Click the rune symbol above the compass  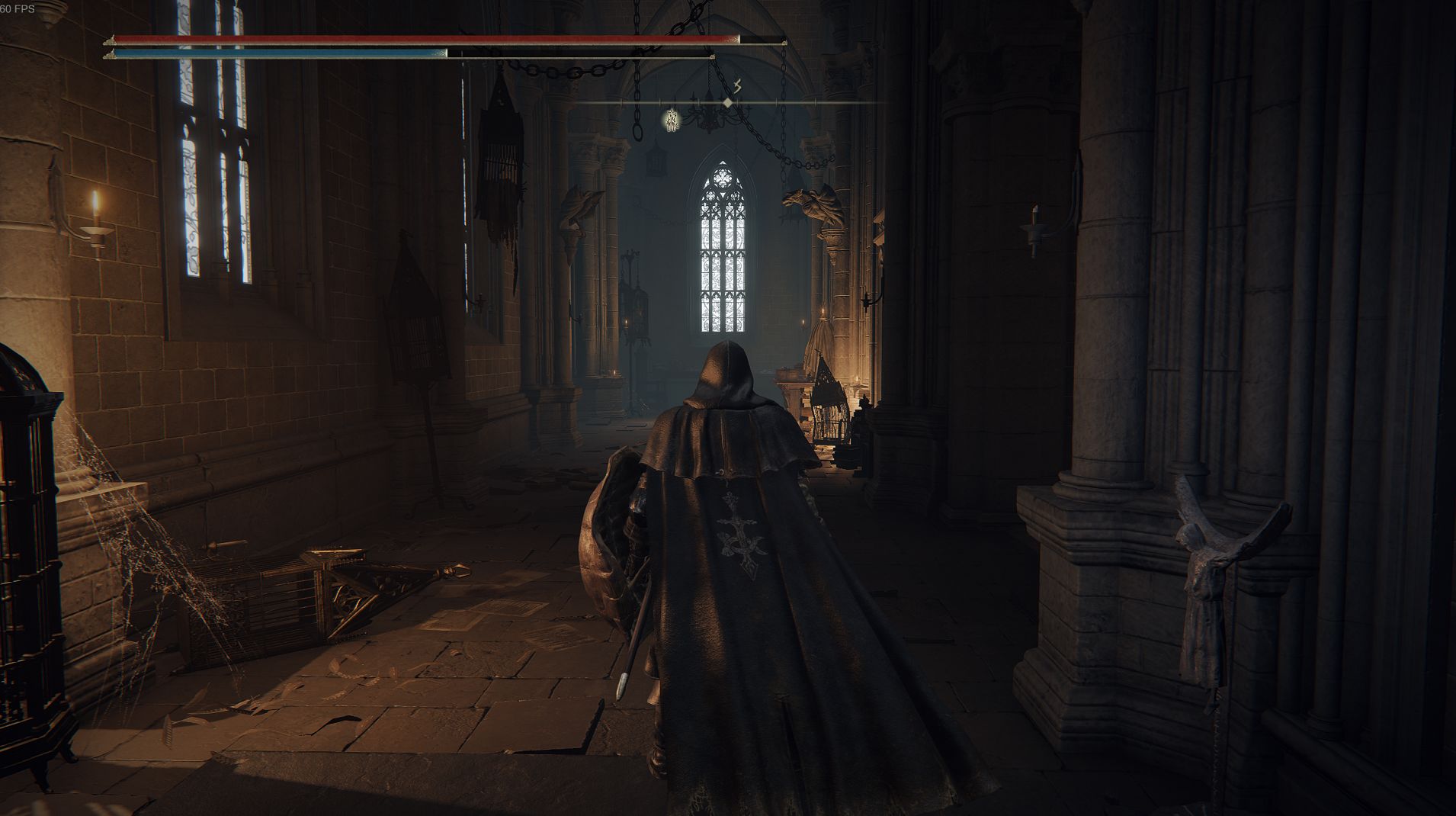coord(737,85)
